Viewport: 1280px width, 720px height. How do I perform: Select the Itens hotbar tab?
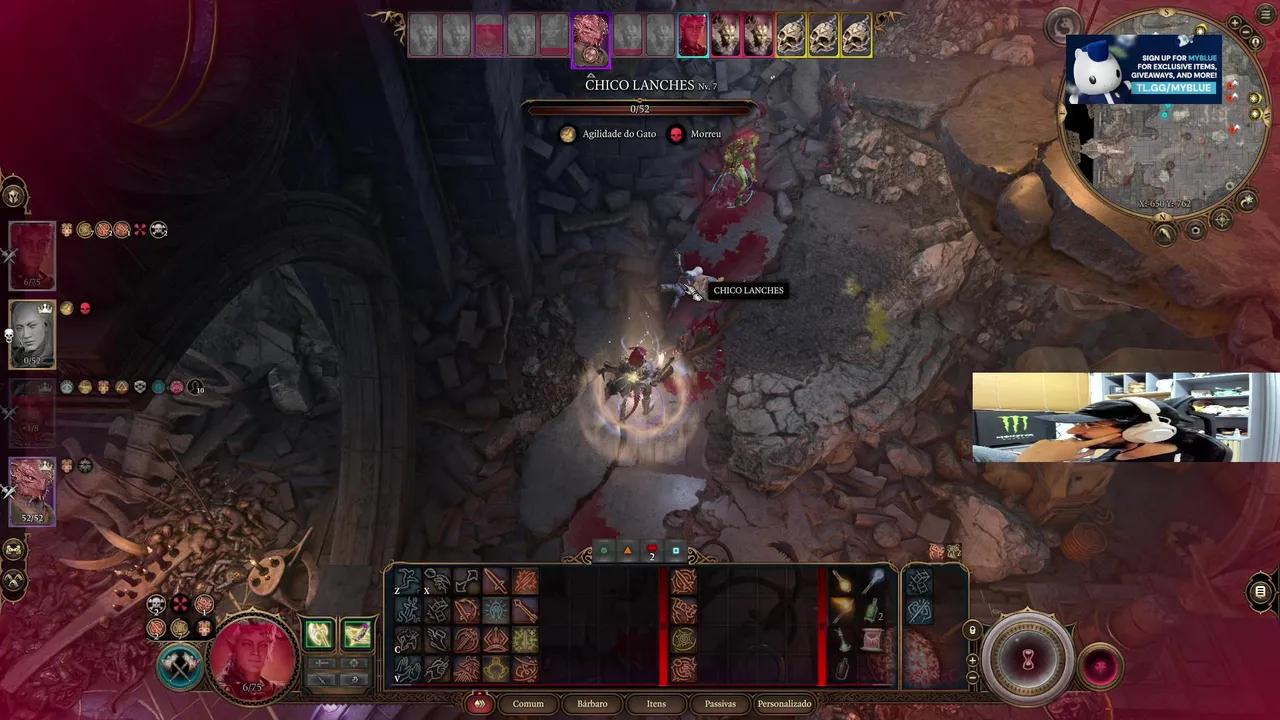click(656, 704)
